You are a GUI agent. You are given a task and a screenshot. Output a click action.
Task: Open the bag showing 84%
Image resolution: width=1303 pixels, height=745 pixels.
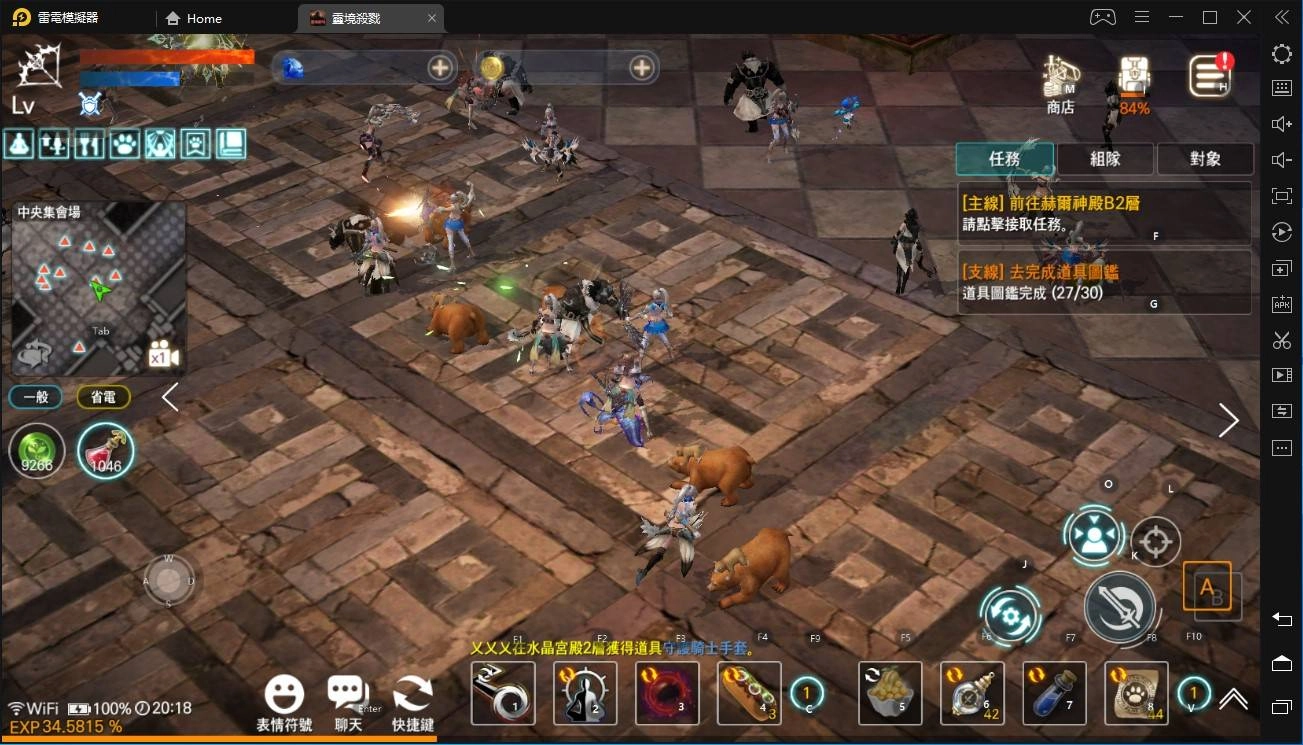tap(1134, 83)
